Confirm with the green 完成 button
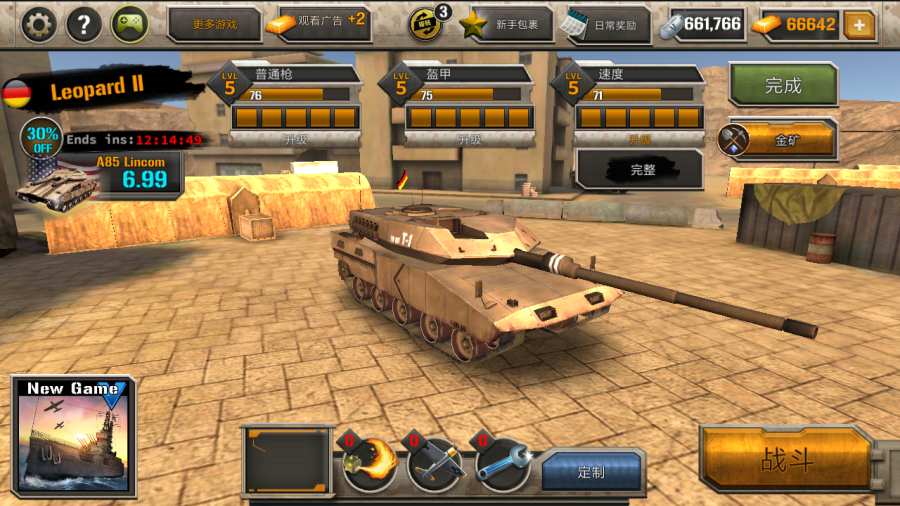This screenshot has height=506, width=900. (x=783, y=86)
